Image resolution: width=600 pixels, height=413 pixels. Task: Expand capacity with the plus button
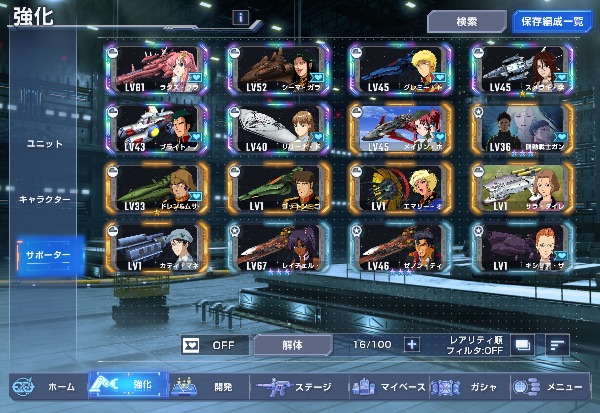tap(411, 345)
